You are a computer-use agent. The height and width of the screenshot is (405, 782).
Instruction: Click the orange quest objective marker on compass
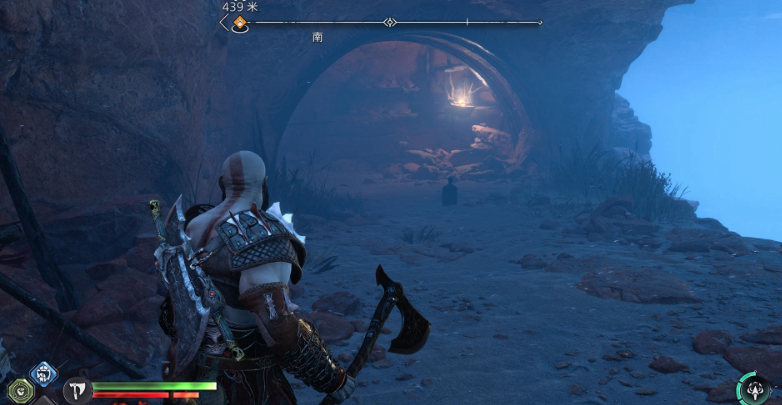pos(240,22)
